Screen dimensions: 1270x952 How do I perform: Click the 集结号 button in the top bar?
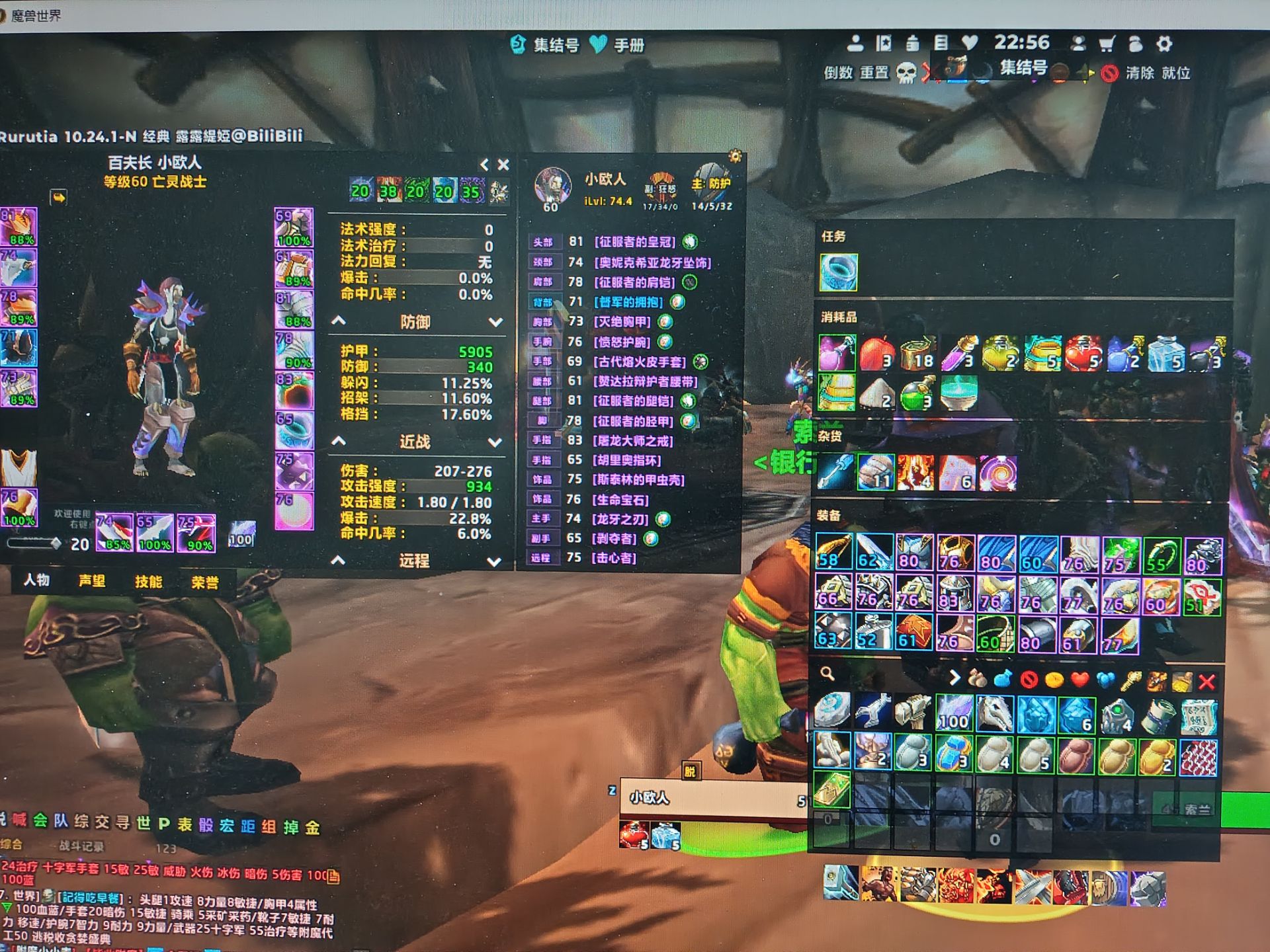pos(547,45)
